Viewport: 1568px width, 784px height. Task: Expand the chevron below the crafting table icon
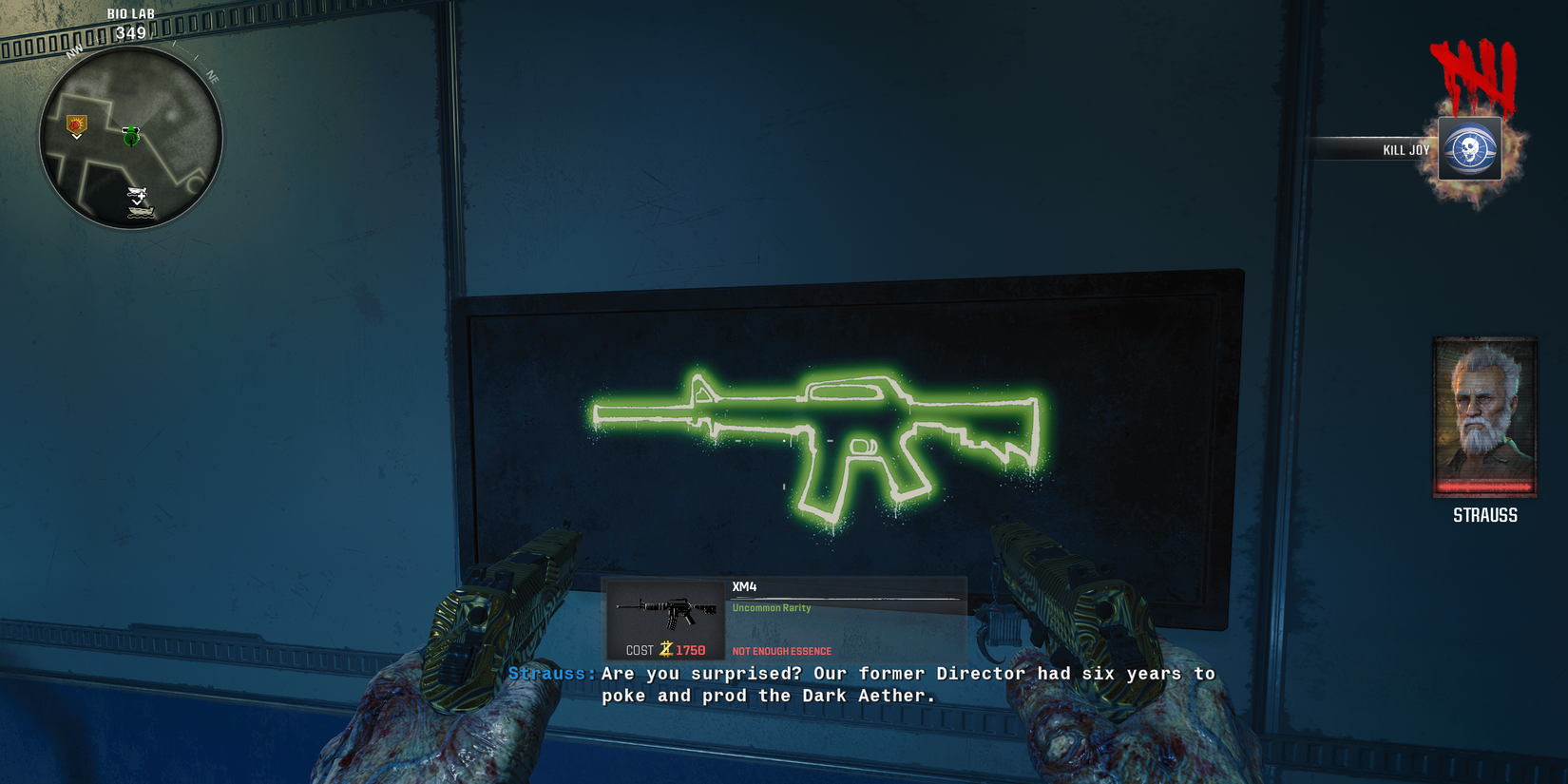[138, 203]
